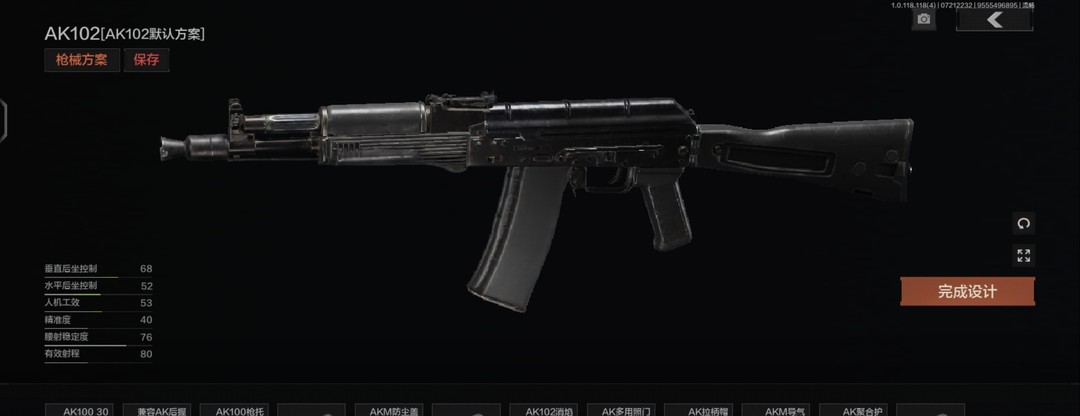This screenshot has width=1080, height=416.
Task: Reset weapon view with the rotate icon
Action: coord(1023,223)
